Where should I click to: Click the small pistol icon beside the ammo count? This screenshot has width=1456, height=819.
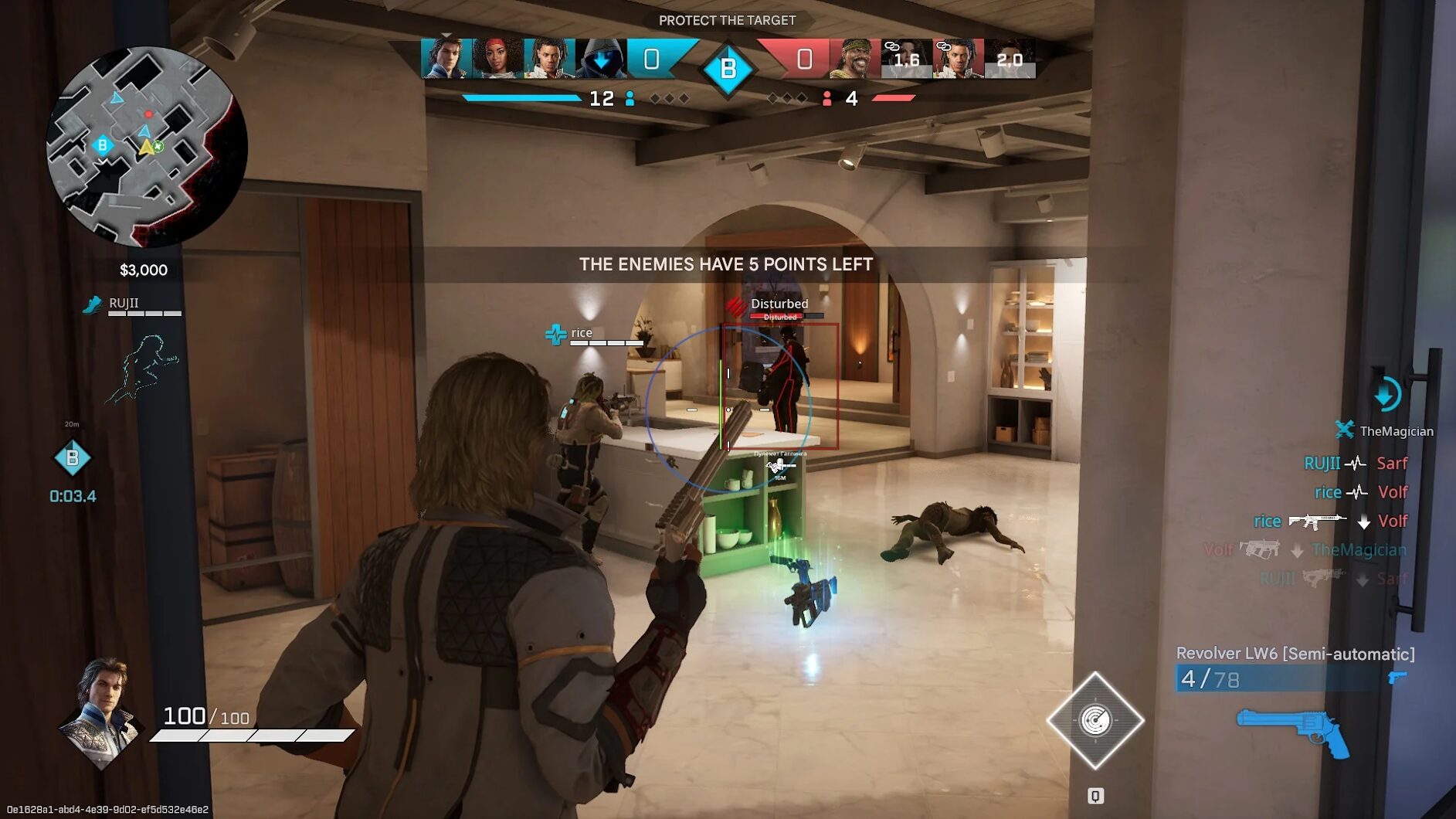click(x=1397, y=678)
